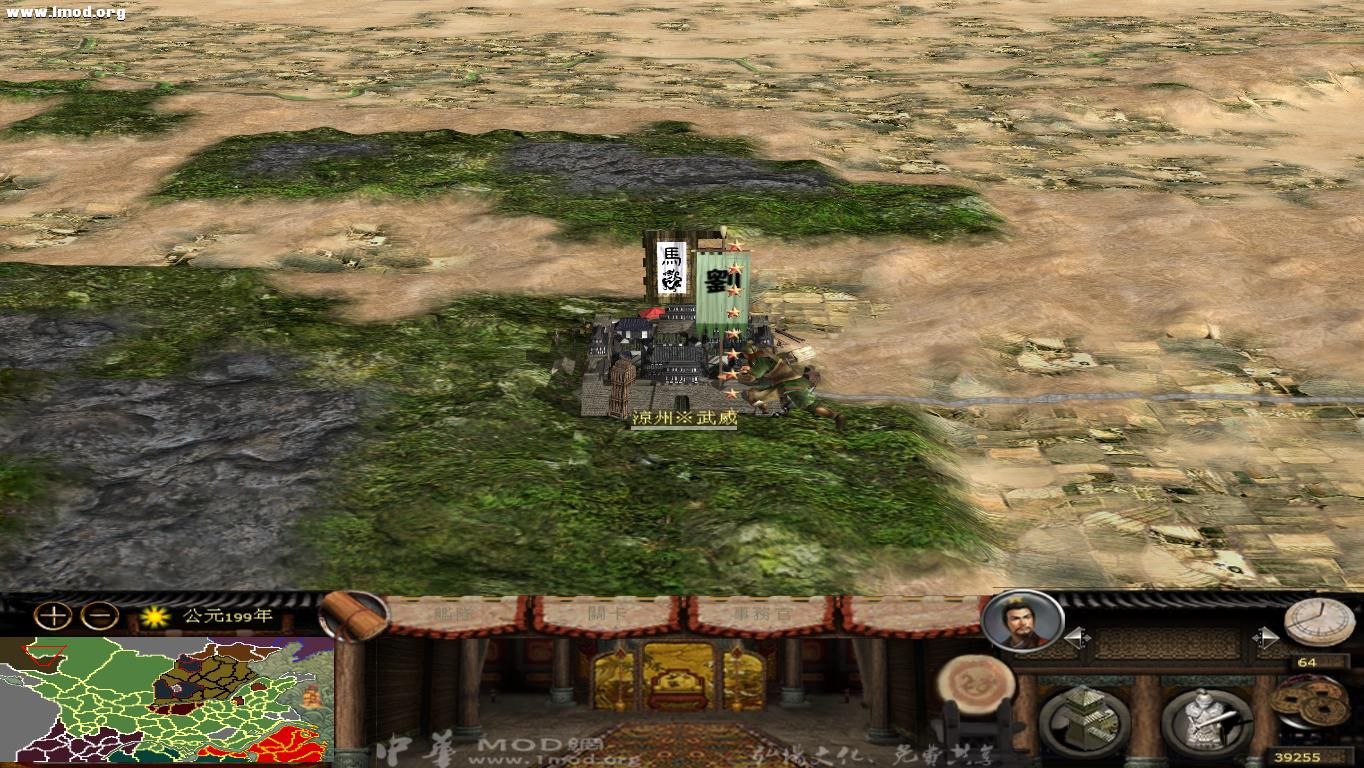Switch to the 事務官 officials tab
The width and height of the screenshot is (1364, 768).
click(x=760, y=615)
